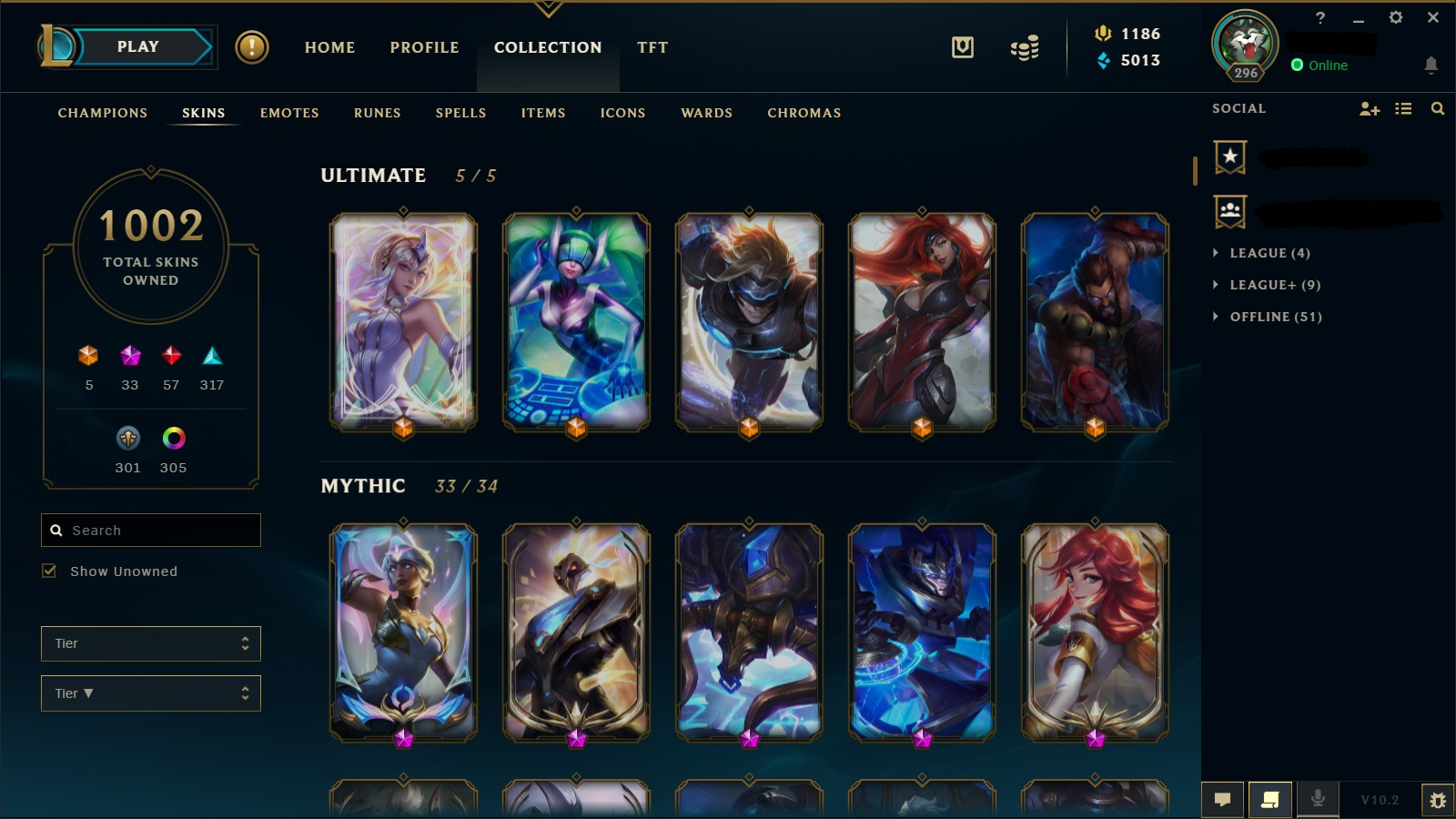The width and height of the screenshot is (1456, 819).
Task: Open the chat messages icon
Action: (x=1223, y=799)
